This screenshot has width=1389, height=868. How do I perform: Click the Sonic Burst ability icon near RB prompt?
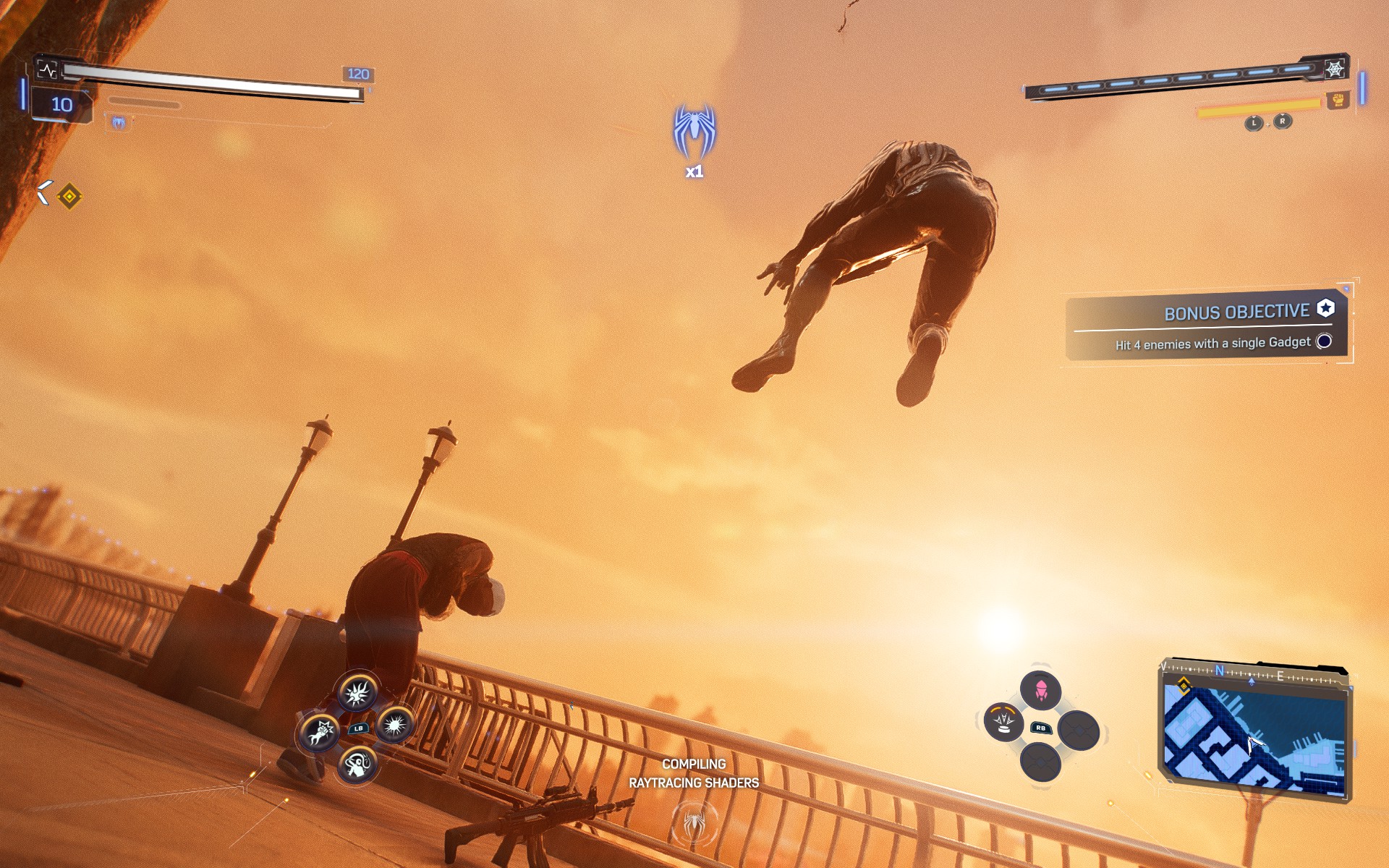1003,721
